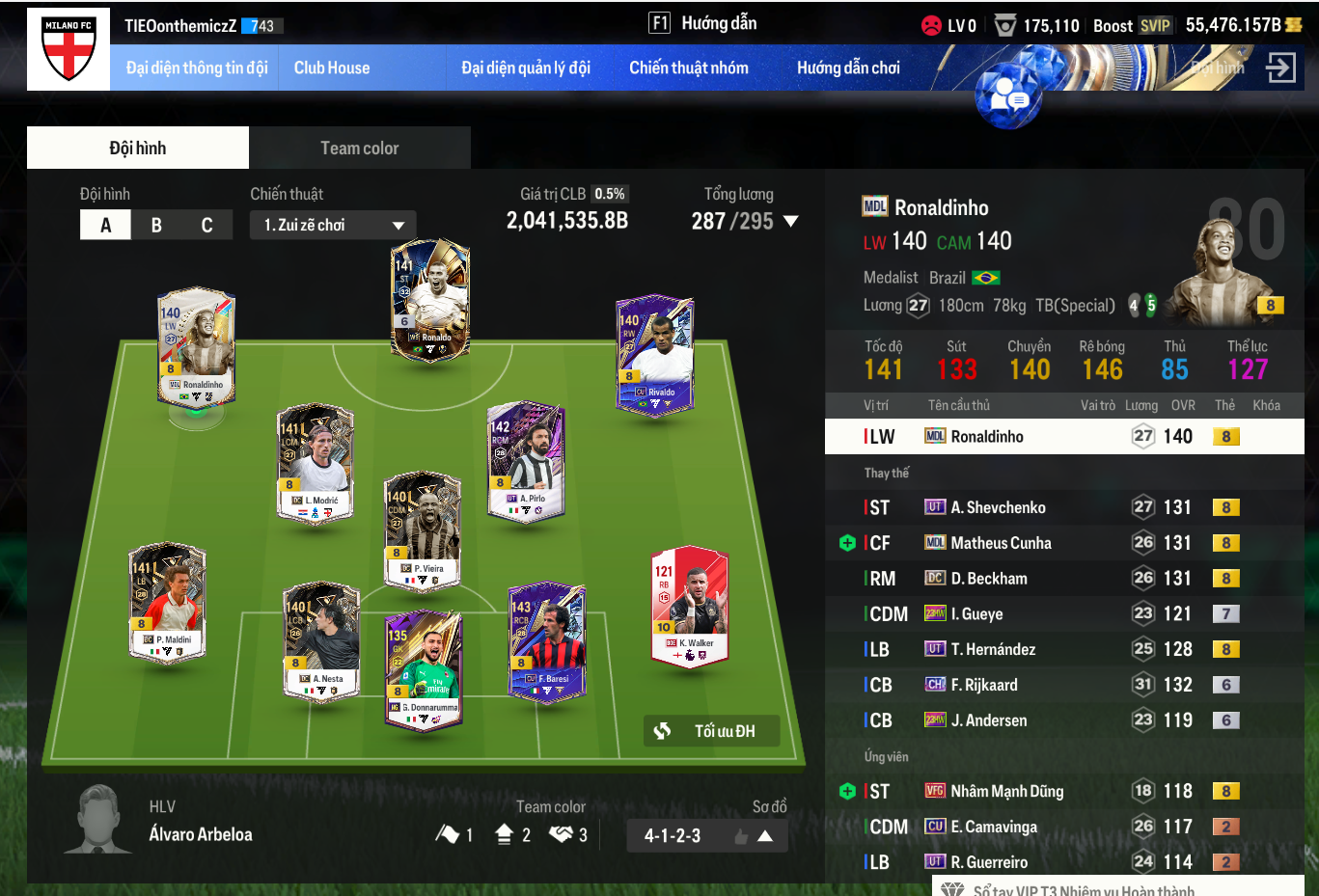Viewport: 1319px width, 896px height.
Task: Open Chiến thuật nhóm menu
Action: click(x=689, y=68)
